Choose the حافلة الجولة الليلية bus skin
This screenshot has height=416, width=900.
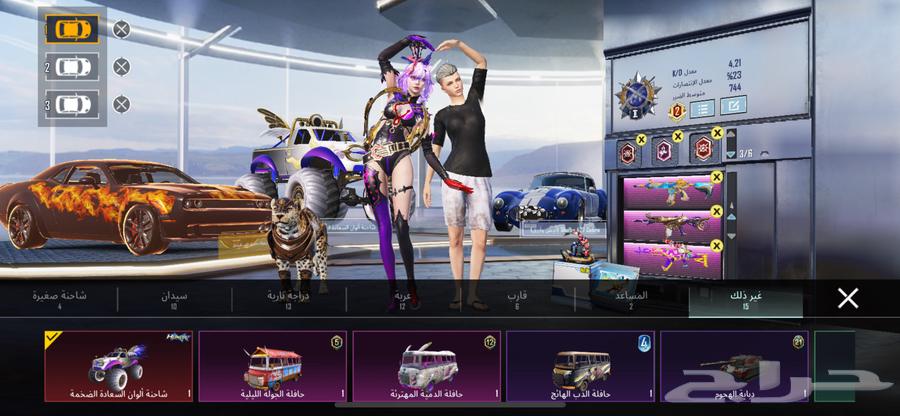click(272, 366)
